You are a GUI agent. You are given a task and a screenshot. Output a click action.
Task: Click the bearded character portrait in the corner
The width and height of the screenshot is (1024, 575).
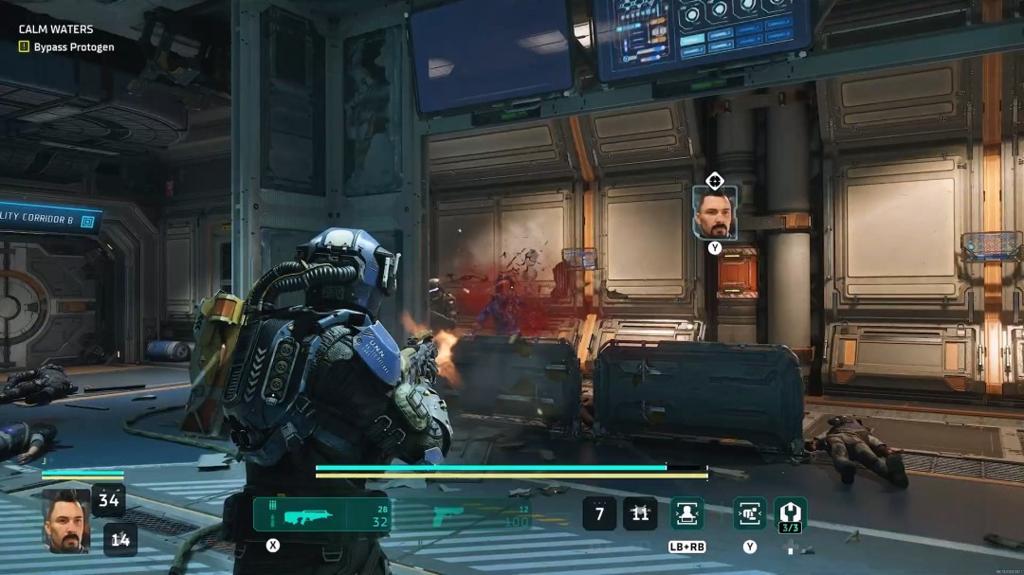(66, 520)
